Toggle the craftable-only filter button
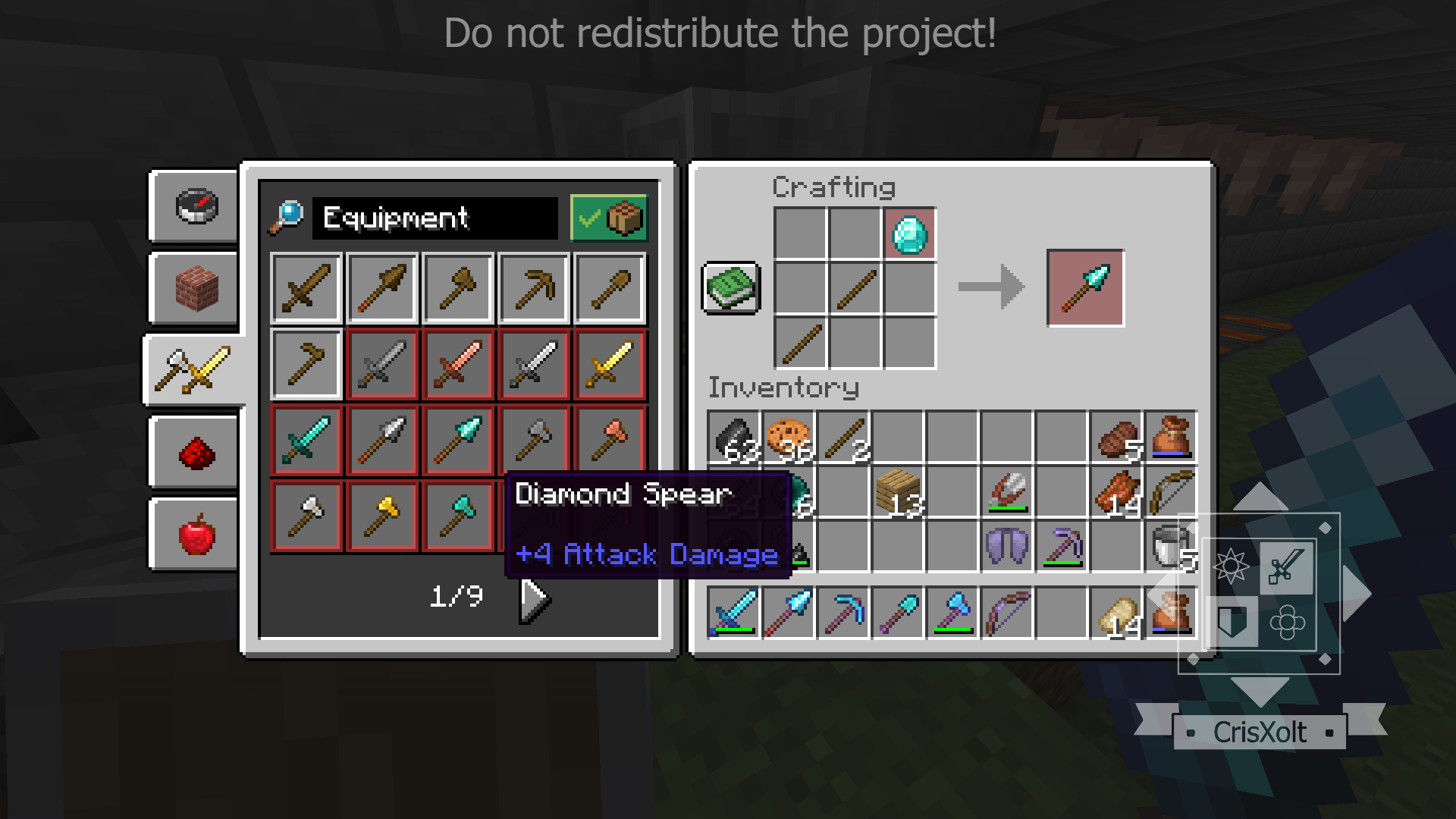Viewport: 1456px width, 819px height. pyautogui.click(x=608, y=218)
